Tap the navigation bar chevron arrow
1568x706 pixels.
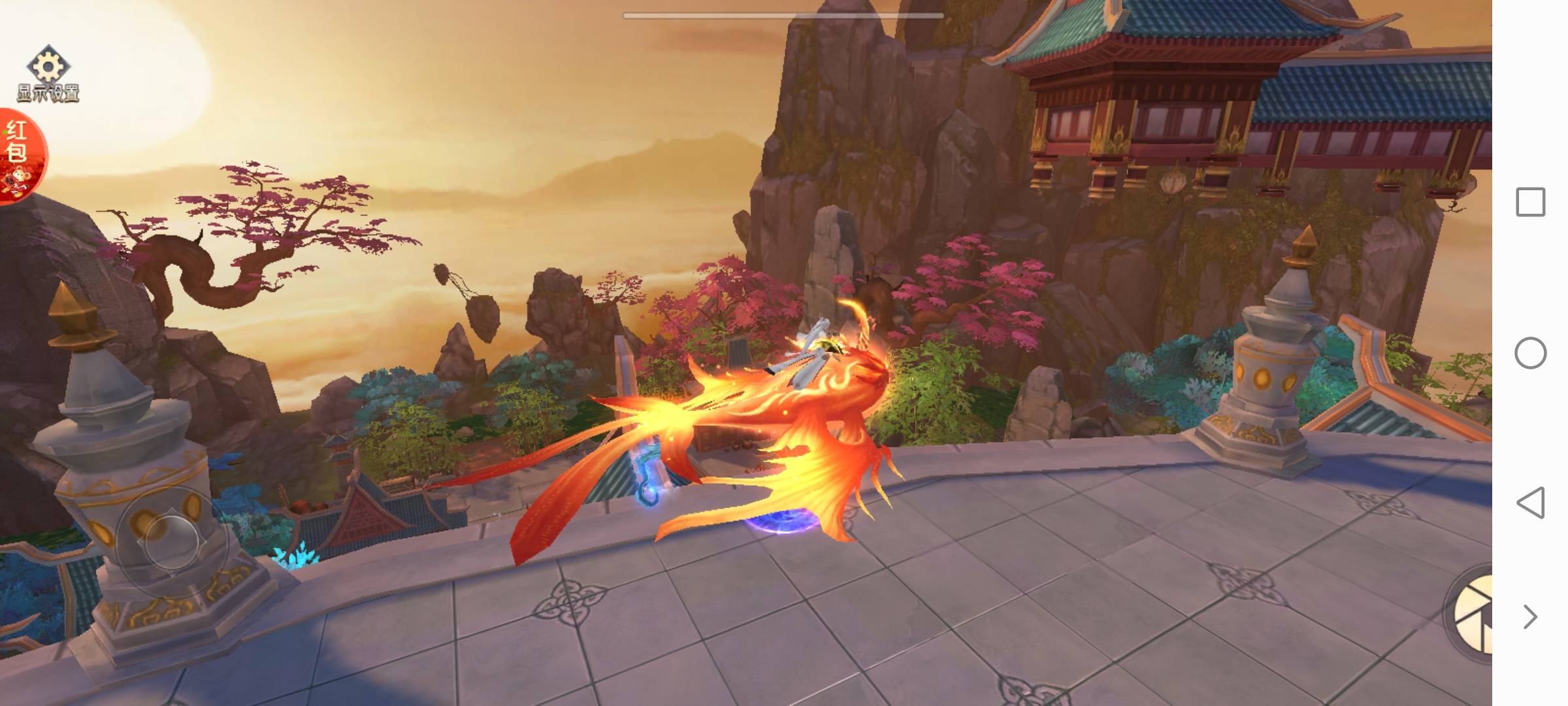1530,616
